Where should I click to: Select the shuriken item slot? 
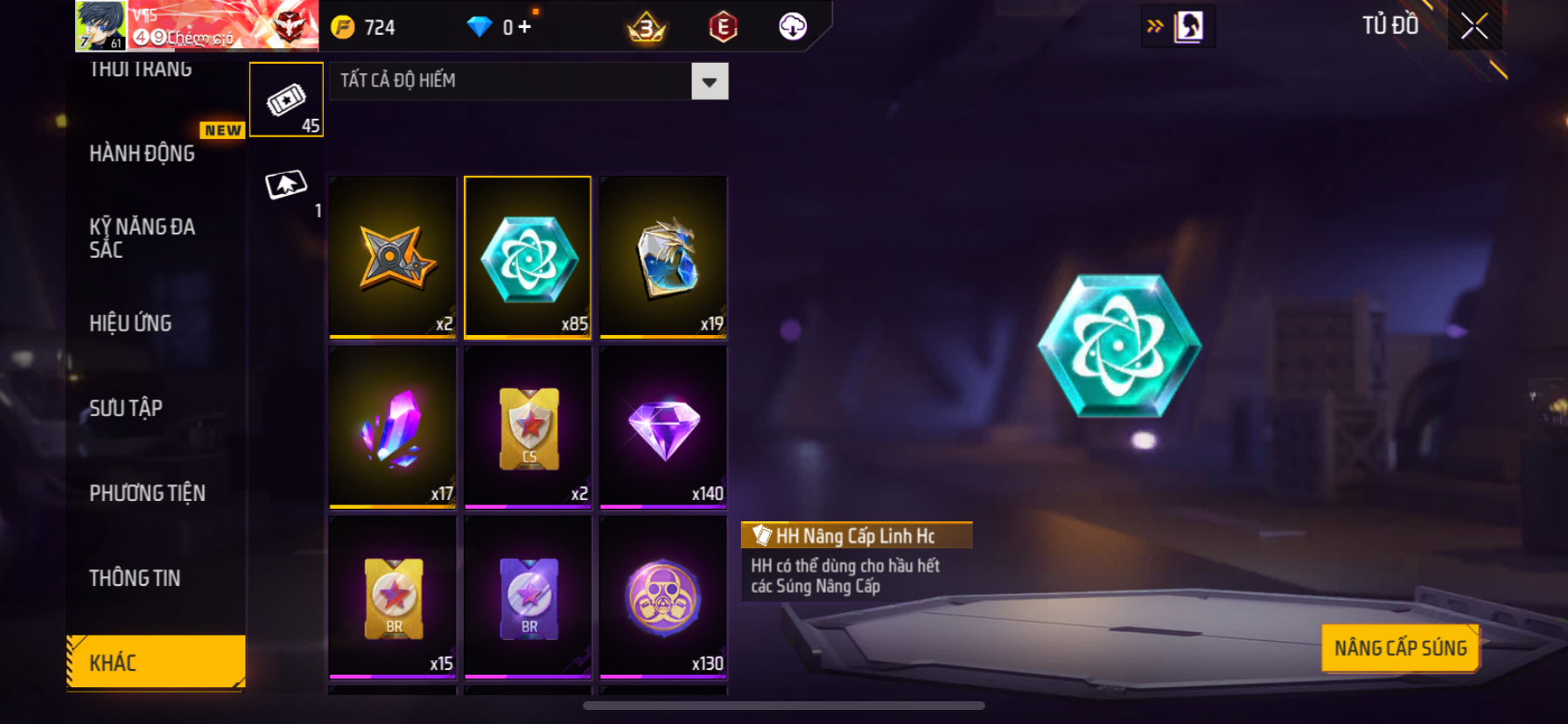tap(393, 257)
